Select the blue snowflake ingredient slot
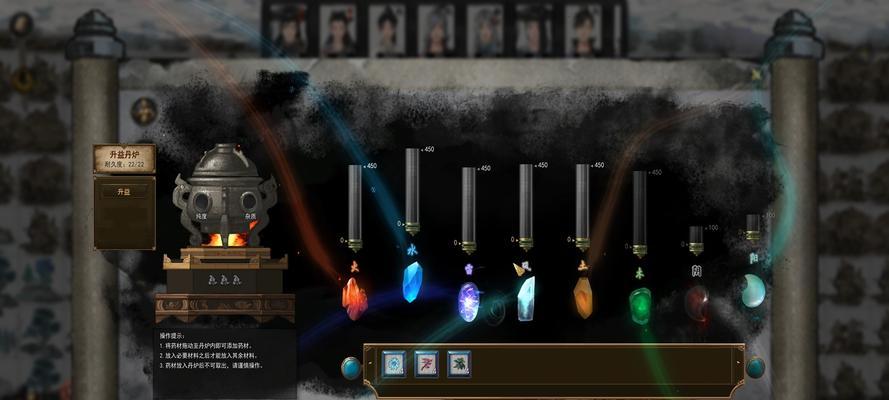Viewport: 889px width, 400px height. pyautogui.click(x=394, y=363)
